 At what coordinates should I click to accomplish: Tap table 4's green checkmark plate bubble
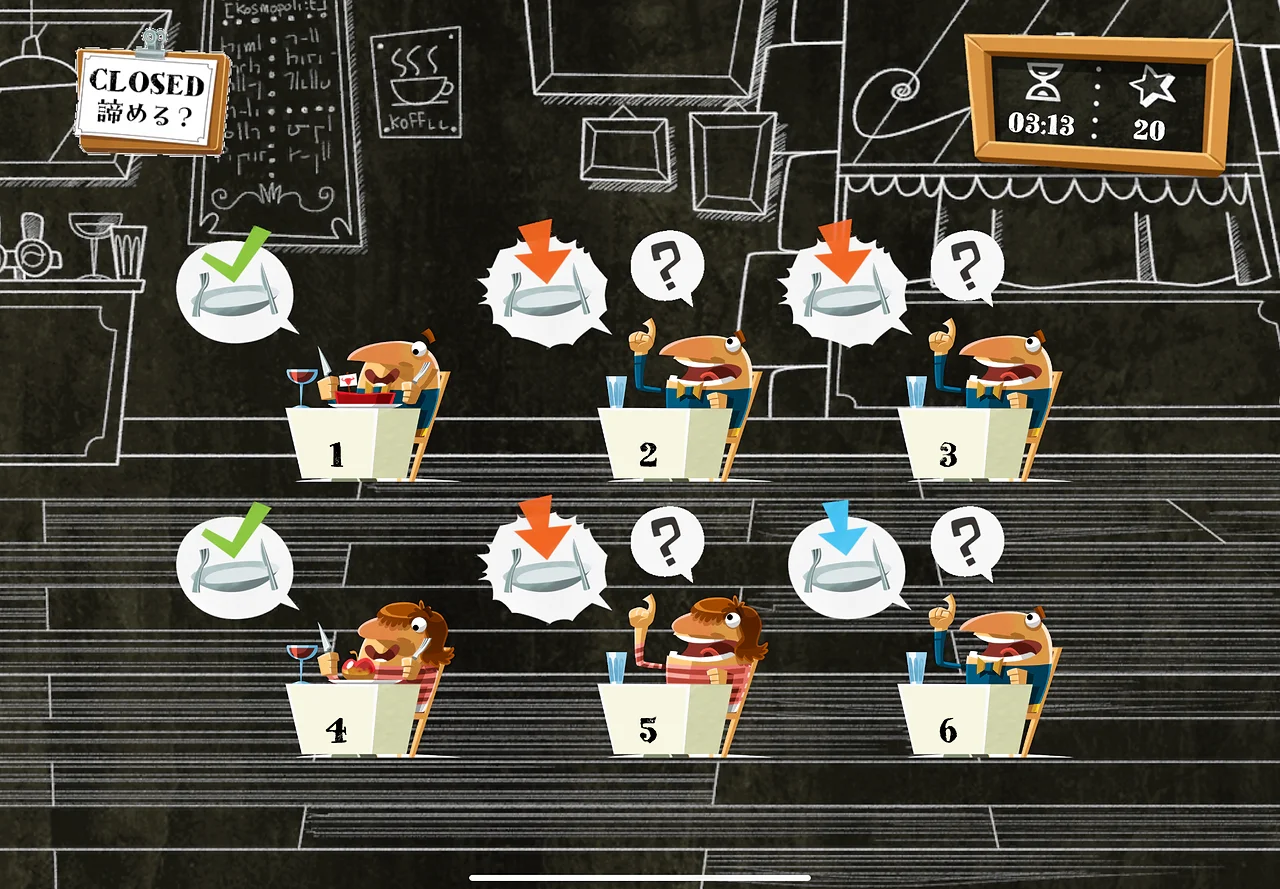[234, 566]
